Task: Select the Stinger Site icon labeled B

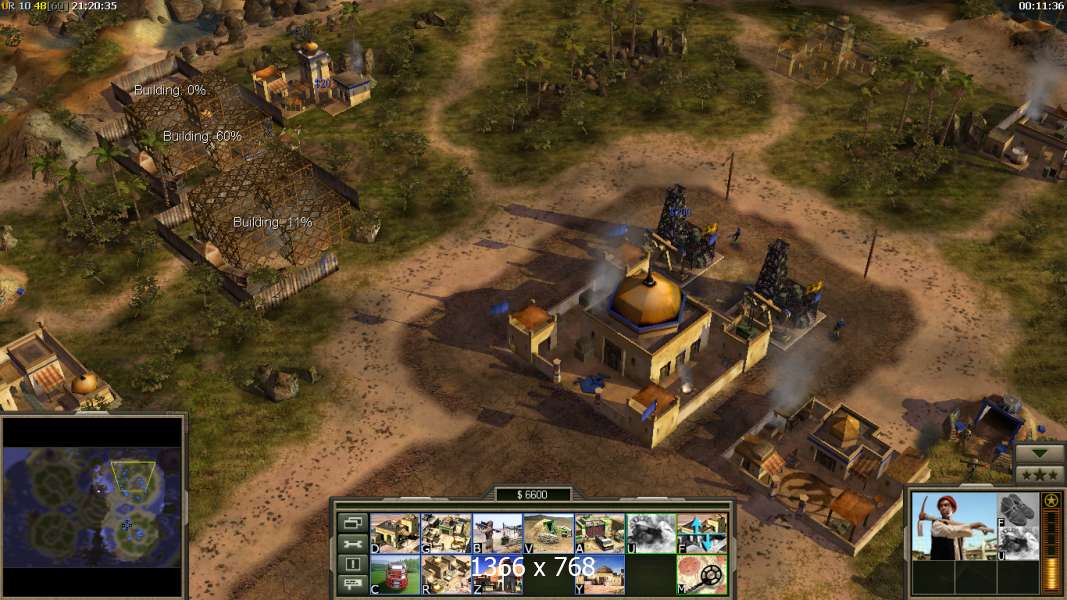Action: click(x=497, y=533)
